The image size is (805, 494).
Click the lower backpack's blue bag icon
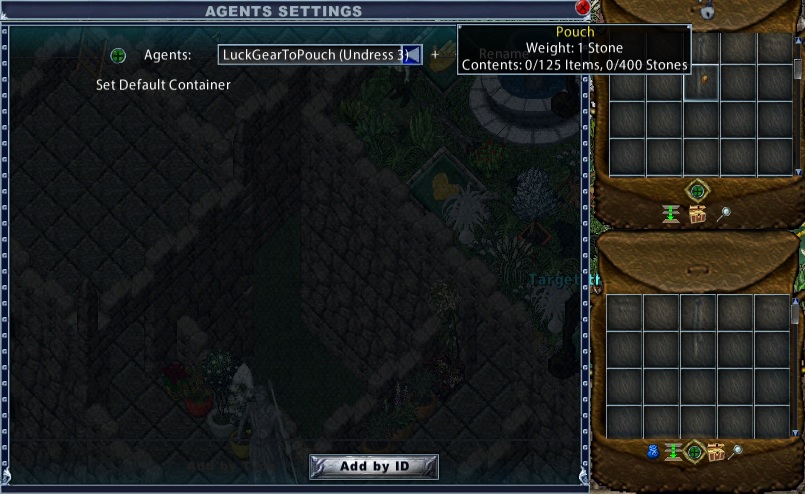point(654,452)
